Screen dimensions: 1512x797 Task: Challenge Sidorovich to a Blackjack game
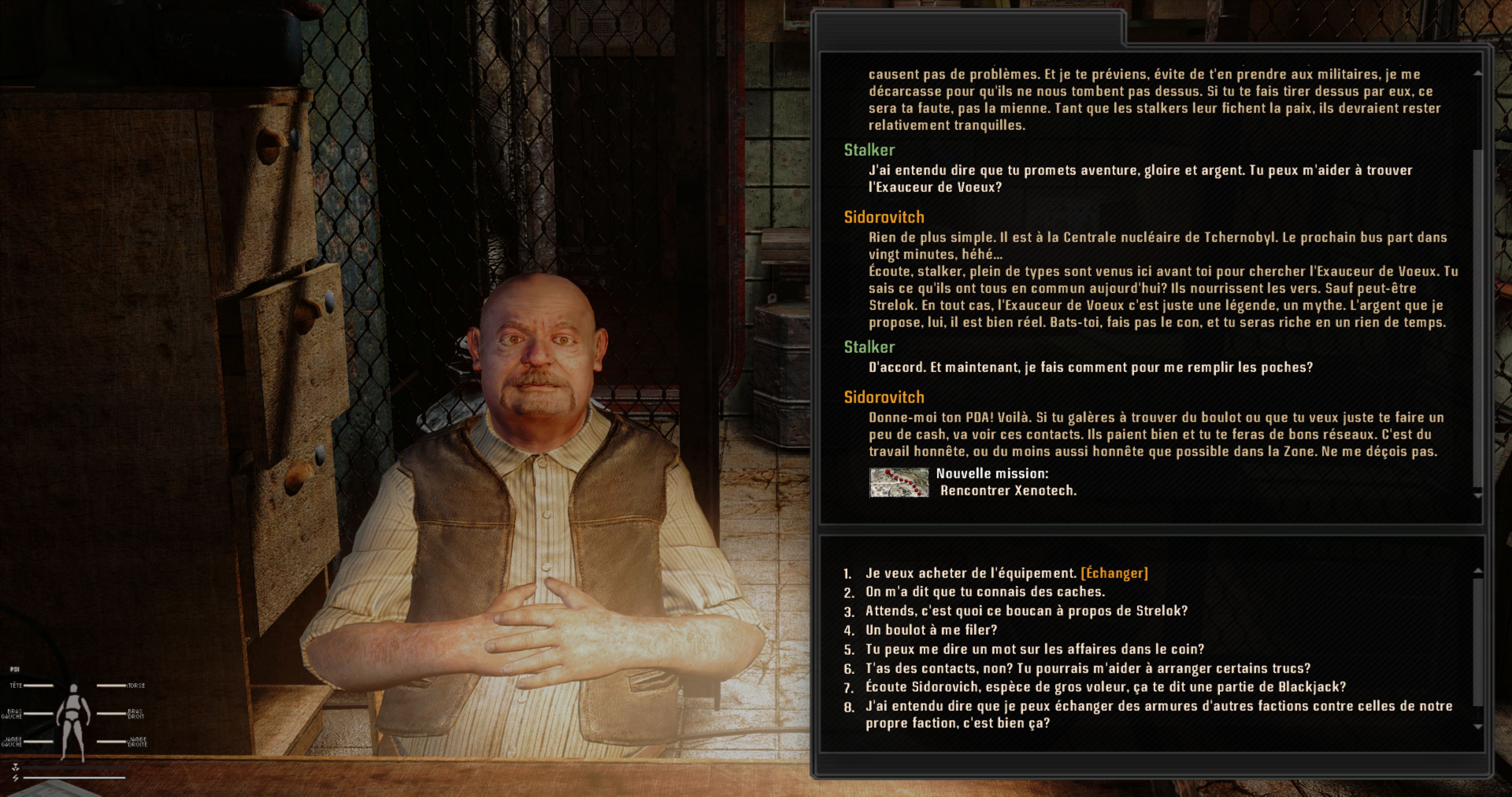click(1105, 687)
